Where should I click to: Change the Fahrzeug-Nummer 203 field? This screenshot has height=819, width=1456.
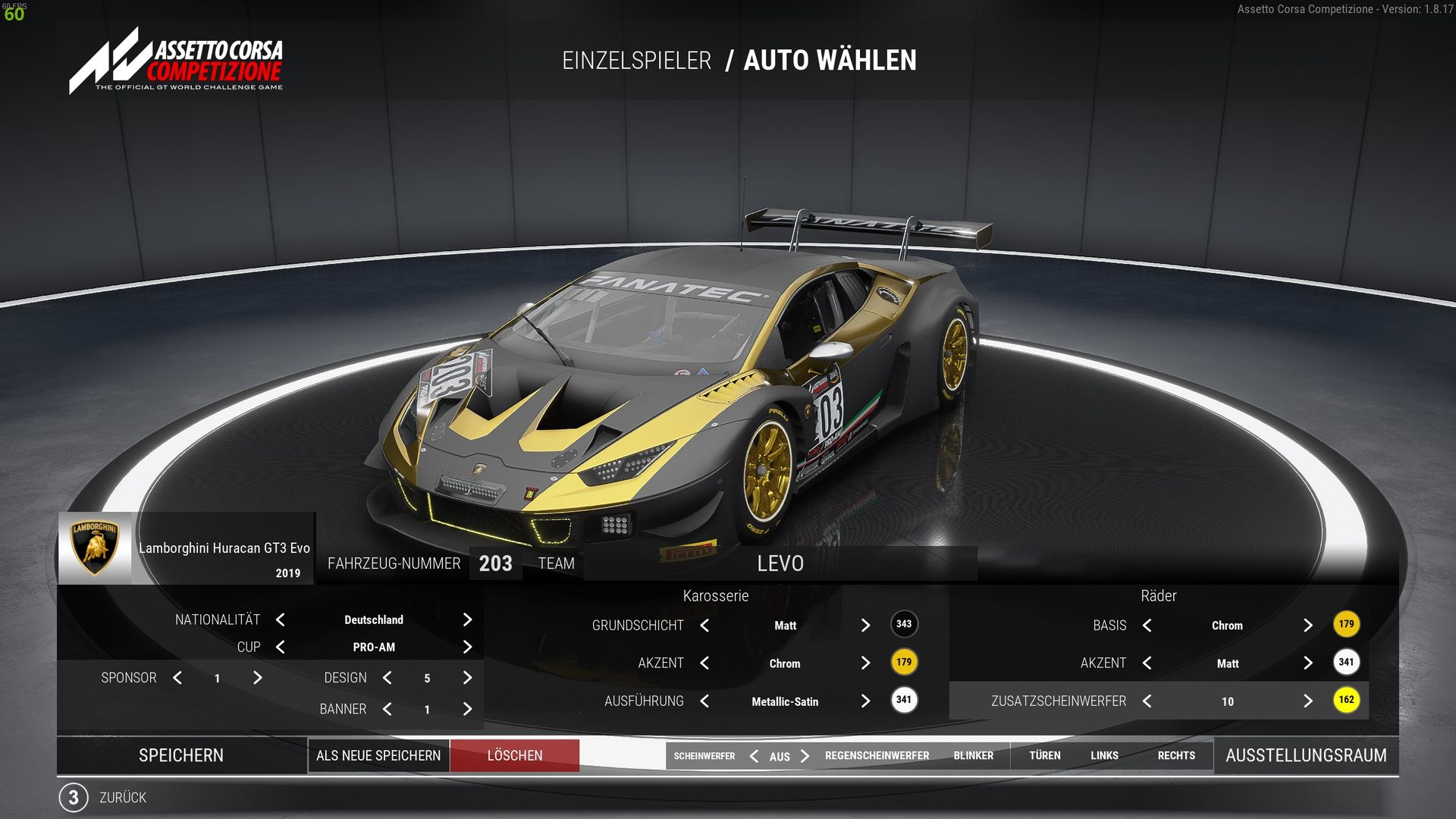(495, 563)
